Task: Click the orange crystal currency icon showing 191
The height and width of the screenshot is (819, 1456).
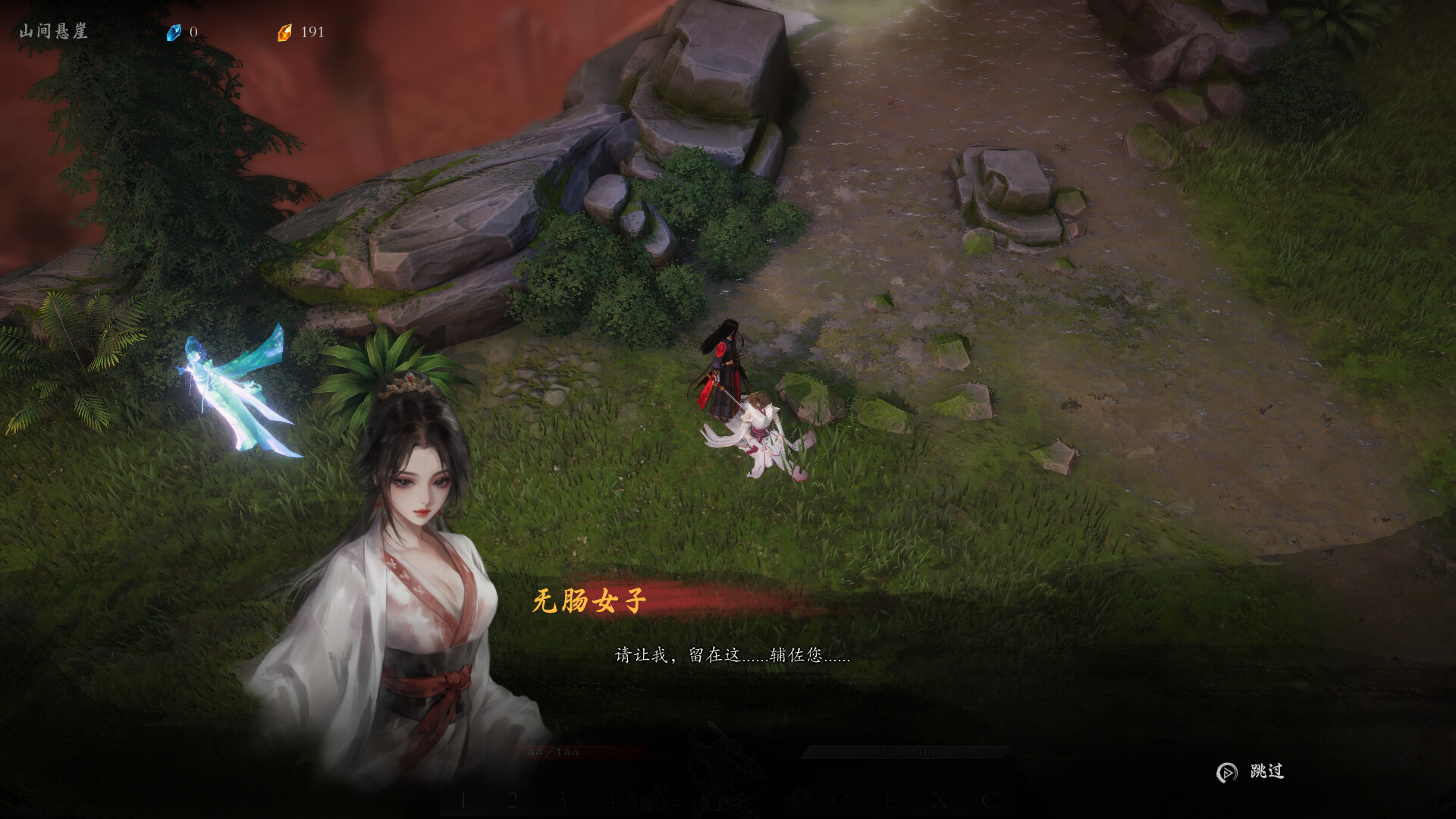Action: (x=287, y=32)
